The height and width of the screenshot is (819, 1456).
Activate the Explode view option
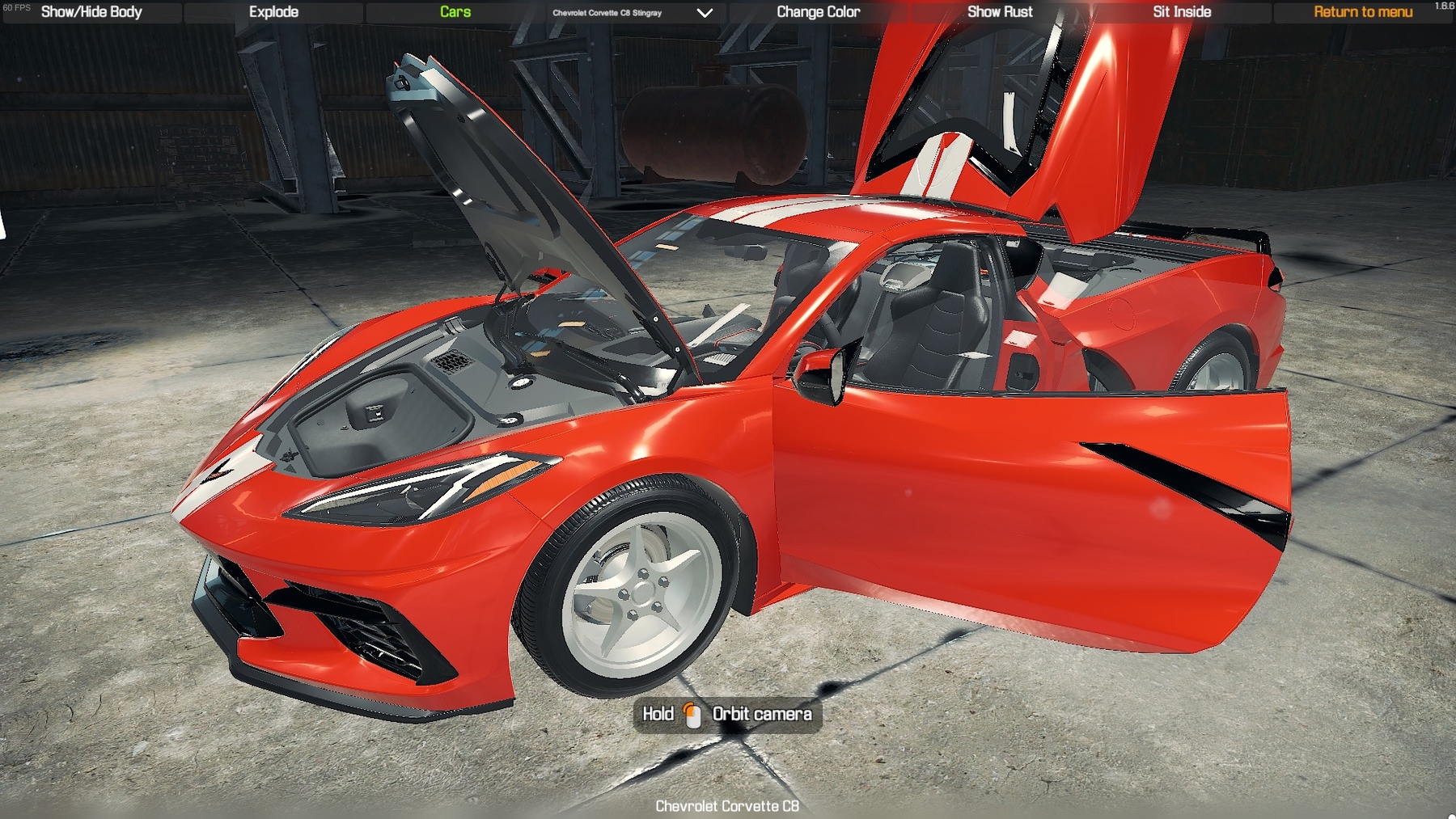point(273,12)
